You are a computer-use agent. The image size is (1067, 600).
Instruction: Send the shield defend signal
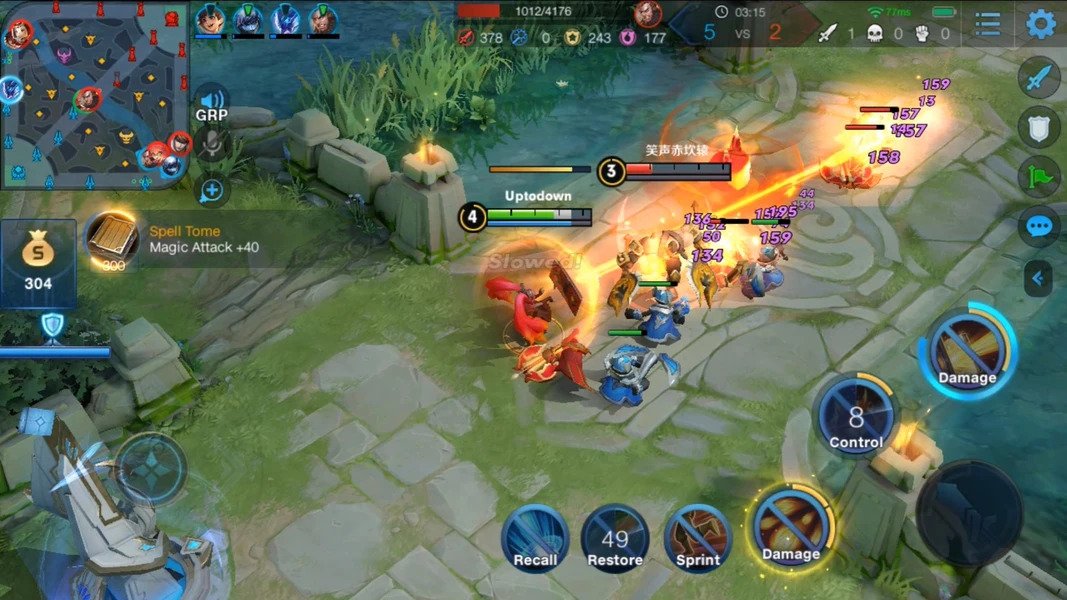1039,127
